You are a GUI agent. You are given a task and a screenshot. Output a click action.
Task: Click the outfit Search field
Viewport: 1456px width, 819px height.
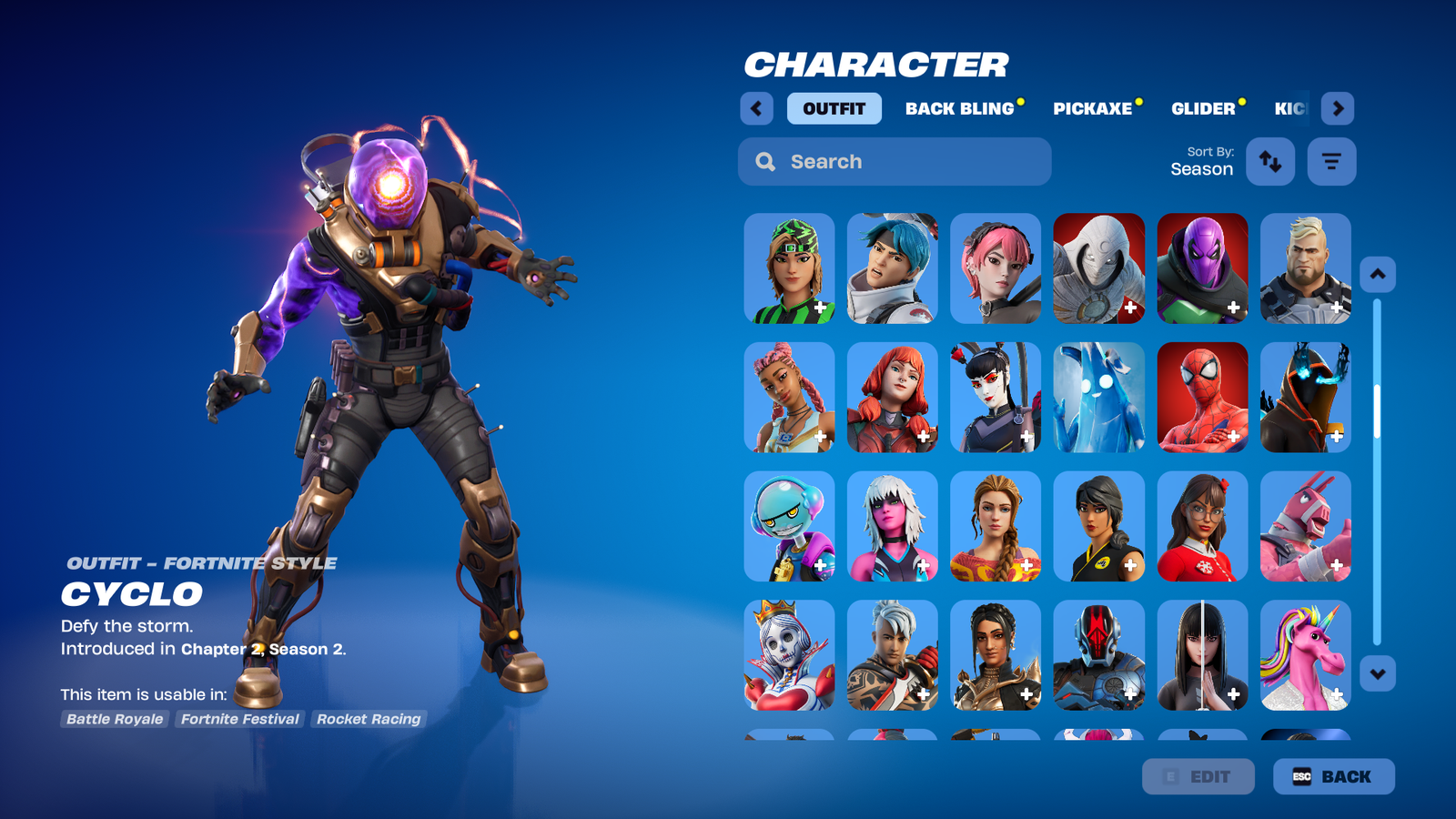coord(895,161)
